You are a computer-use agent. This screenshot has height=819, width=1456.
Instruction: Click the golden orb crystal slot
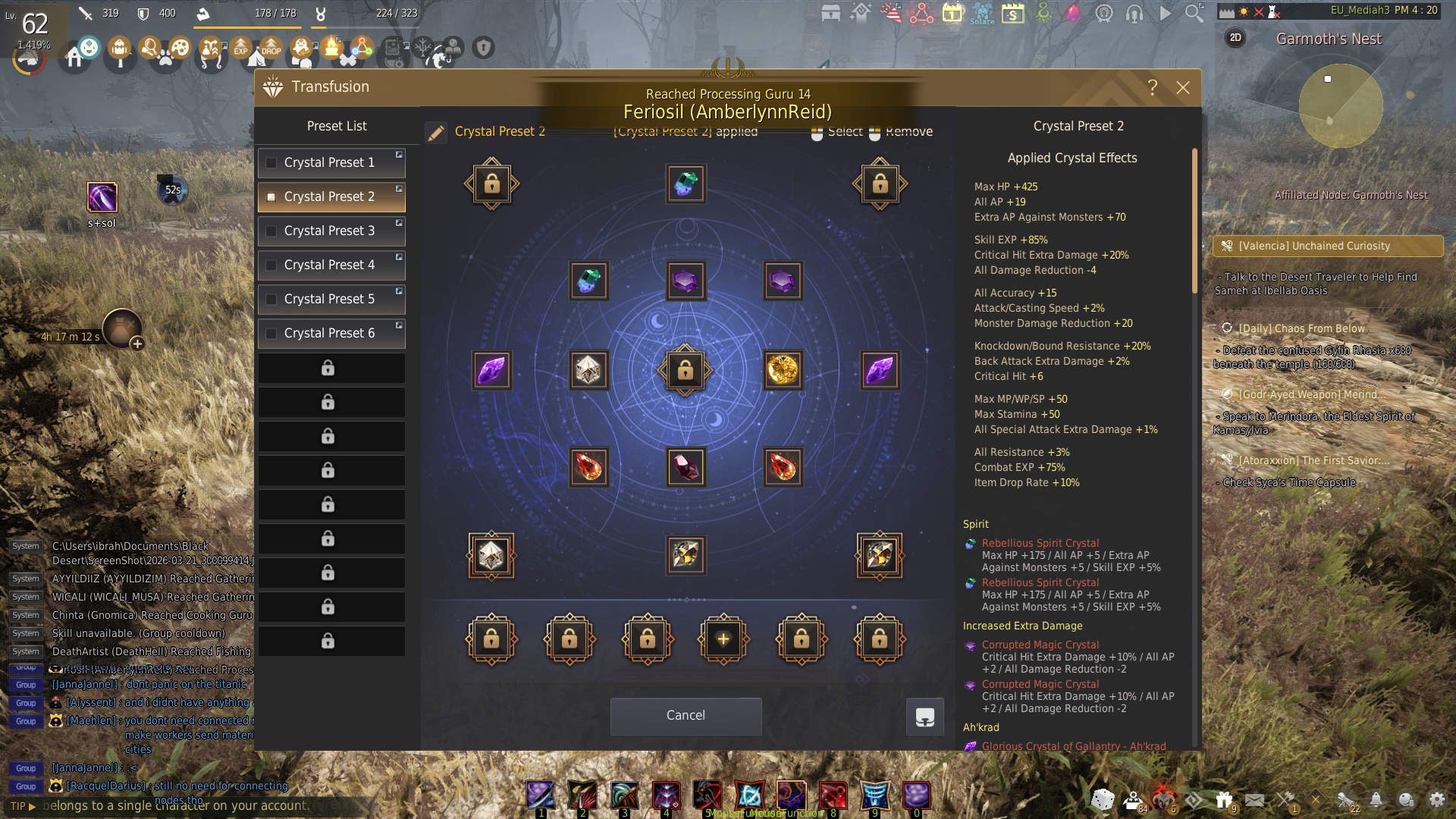783,371
